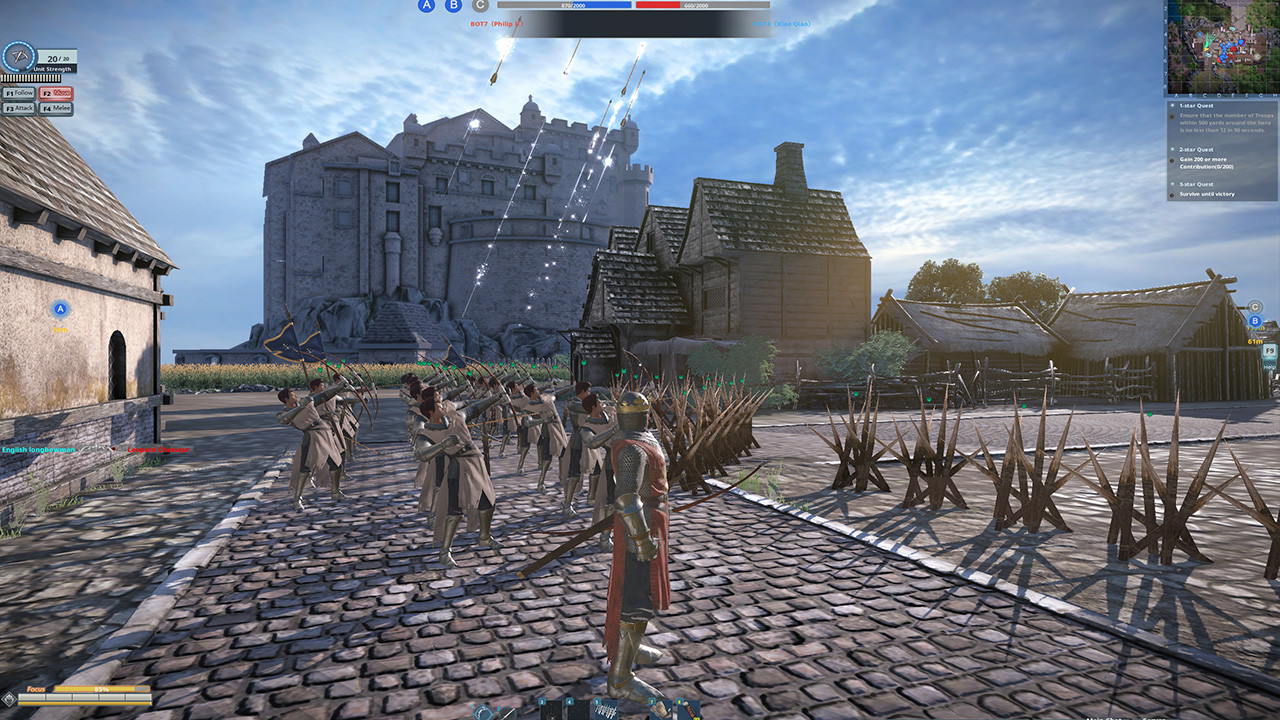Open Help with the F9 button
This screenshot has width=1280, height=720.
1269,350
